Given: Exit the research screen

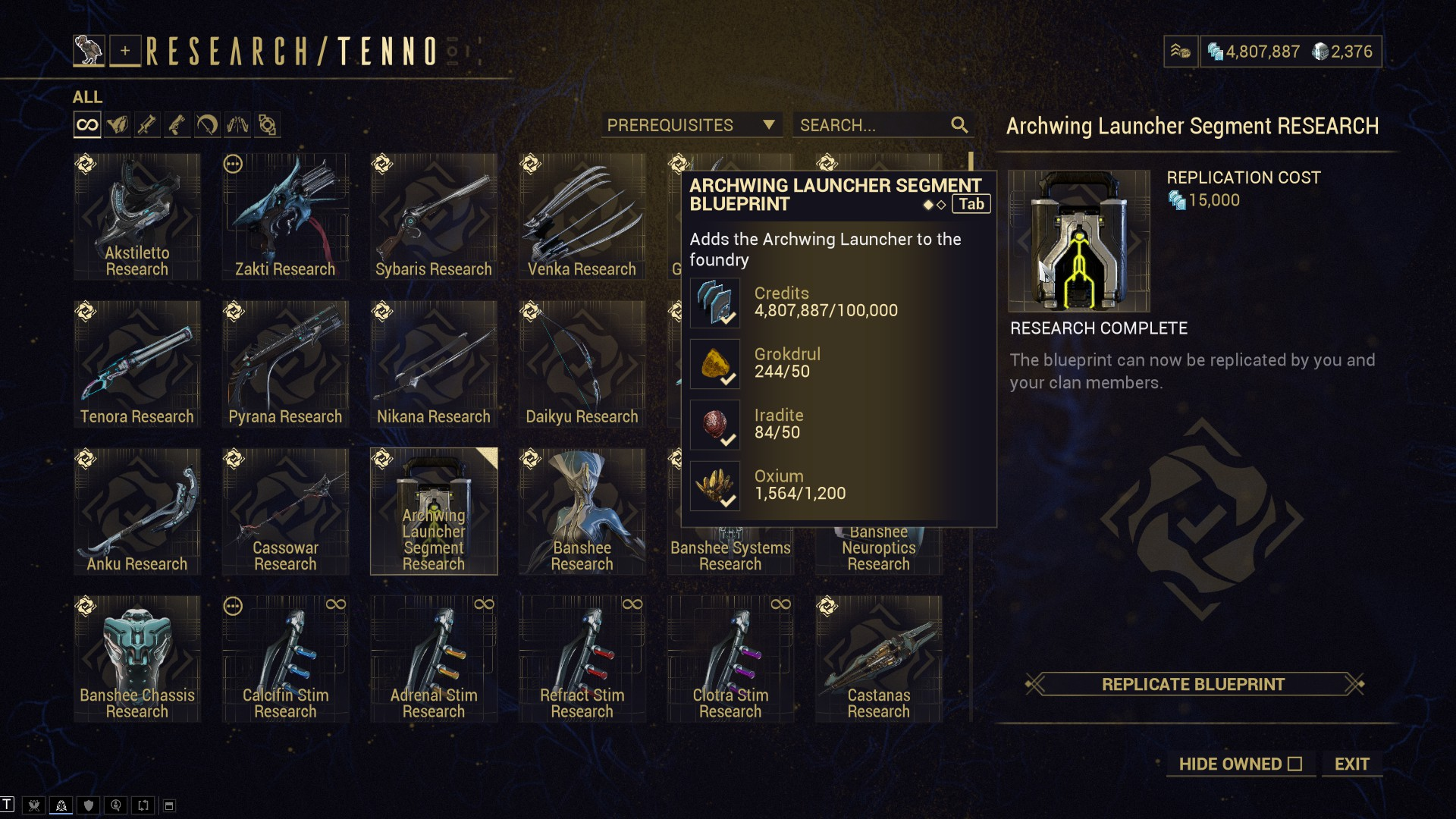Looking at the screenshot, I should pyautogui.click(x=1351, y=764).
